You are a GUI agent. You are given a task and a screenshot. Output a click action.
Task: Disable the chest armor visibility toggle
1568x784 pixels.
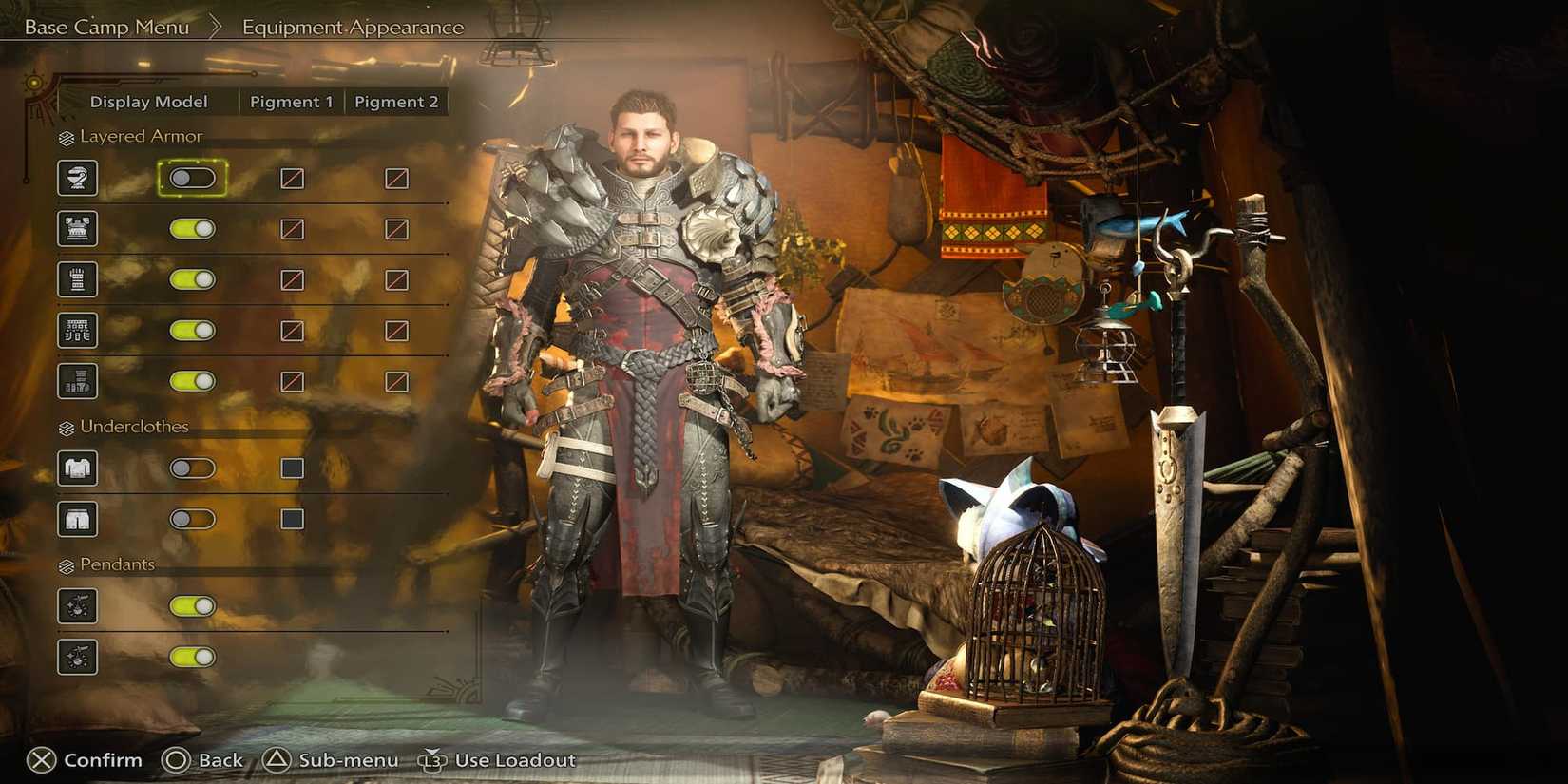[x=193, y=228]
